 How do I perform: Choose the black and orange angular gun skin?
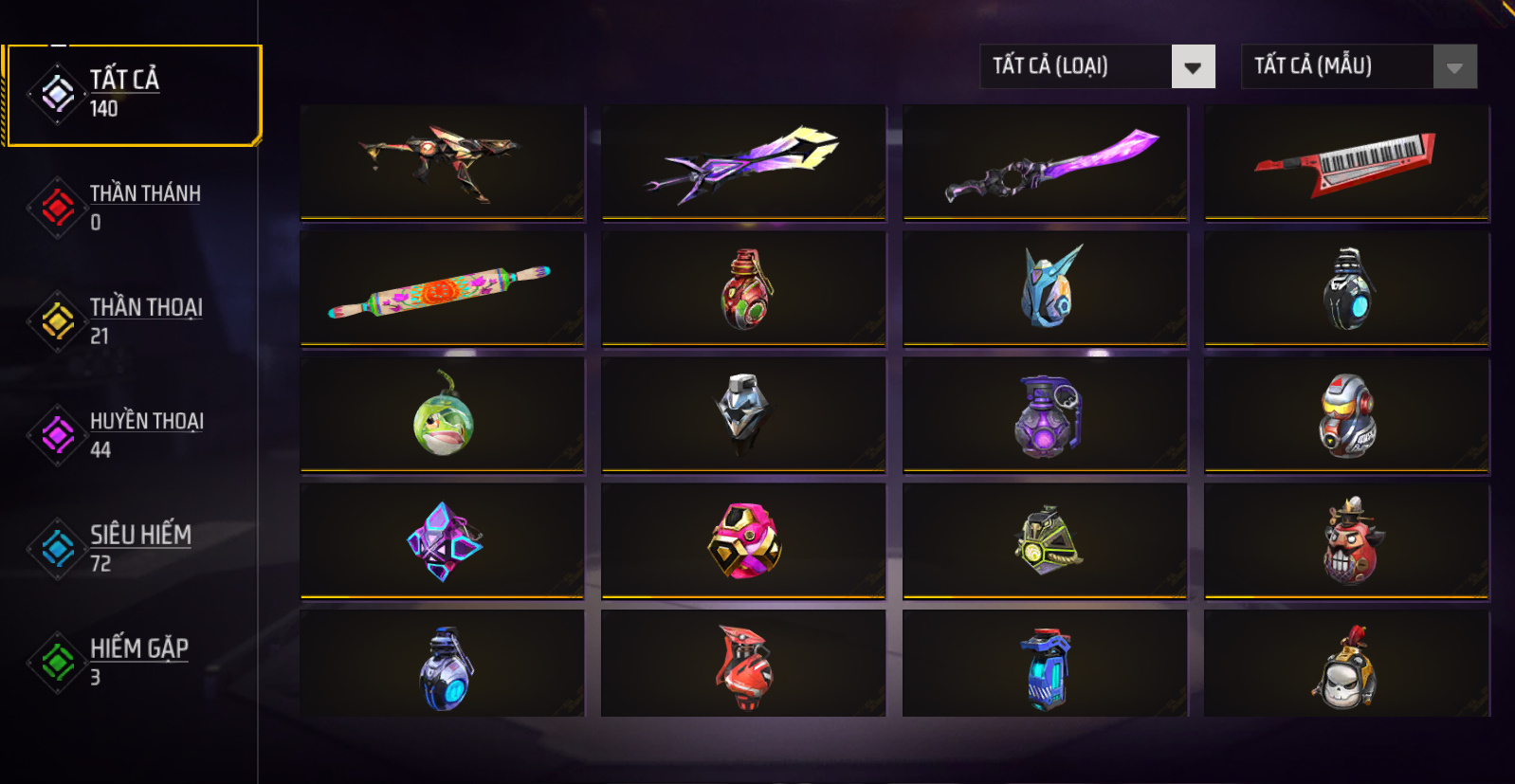(x=442, y=162)
